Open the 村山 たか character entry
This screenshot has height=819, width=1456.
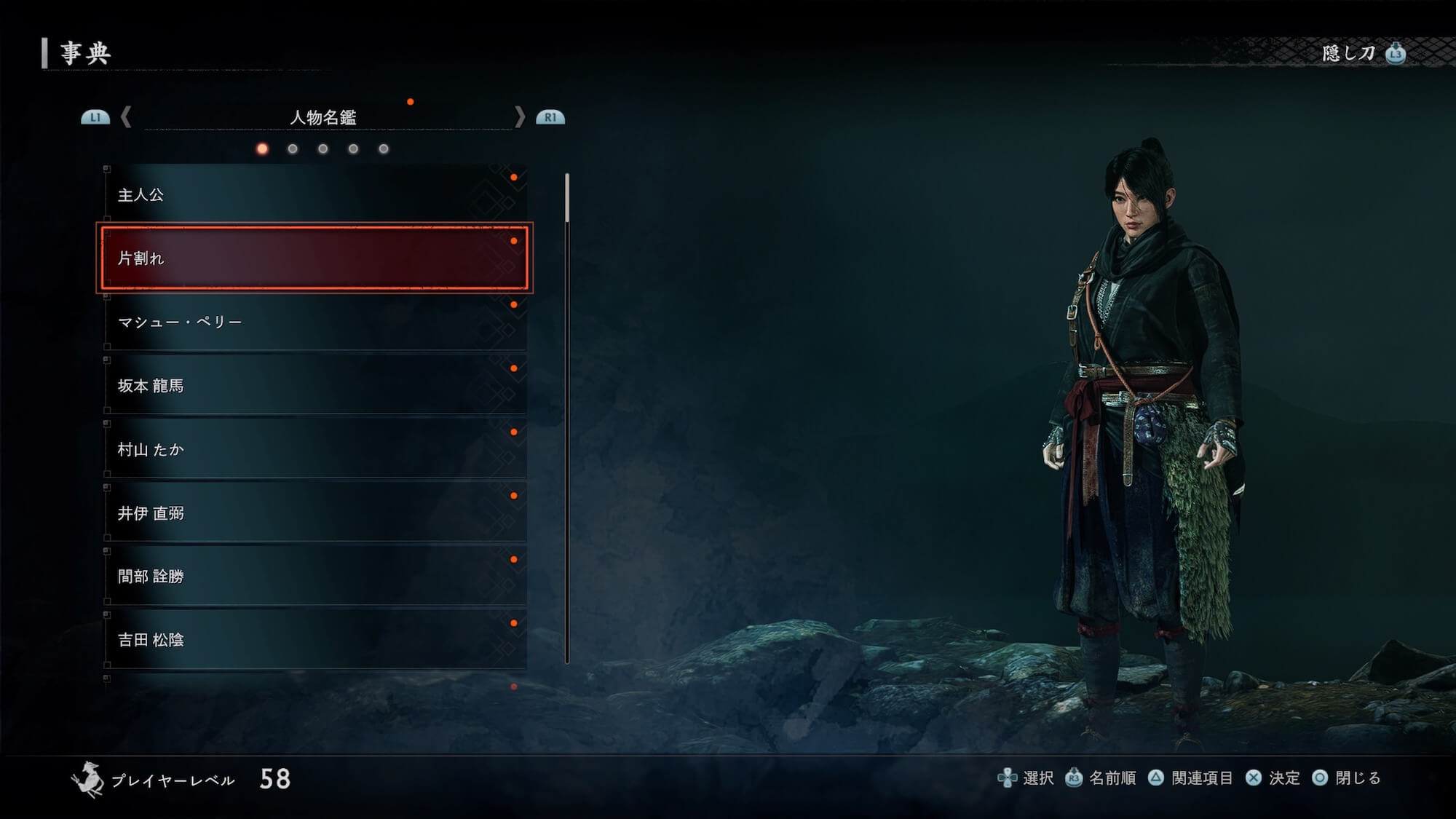click(x=314, y=449)
